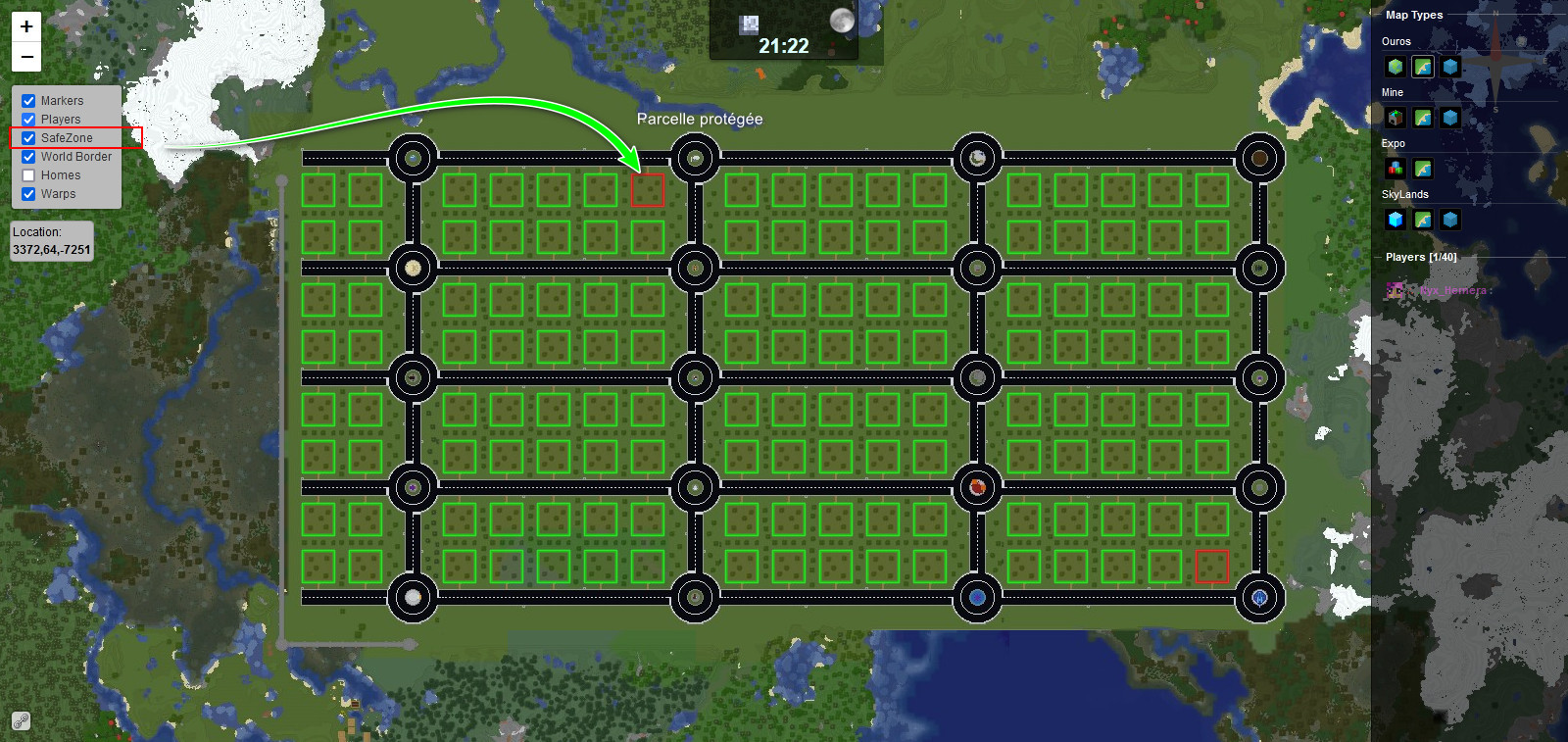Screen dimensions: 1568x742
Task: Uncheck the Players layer
Action: click(28, 120)
